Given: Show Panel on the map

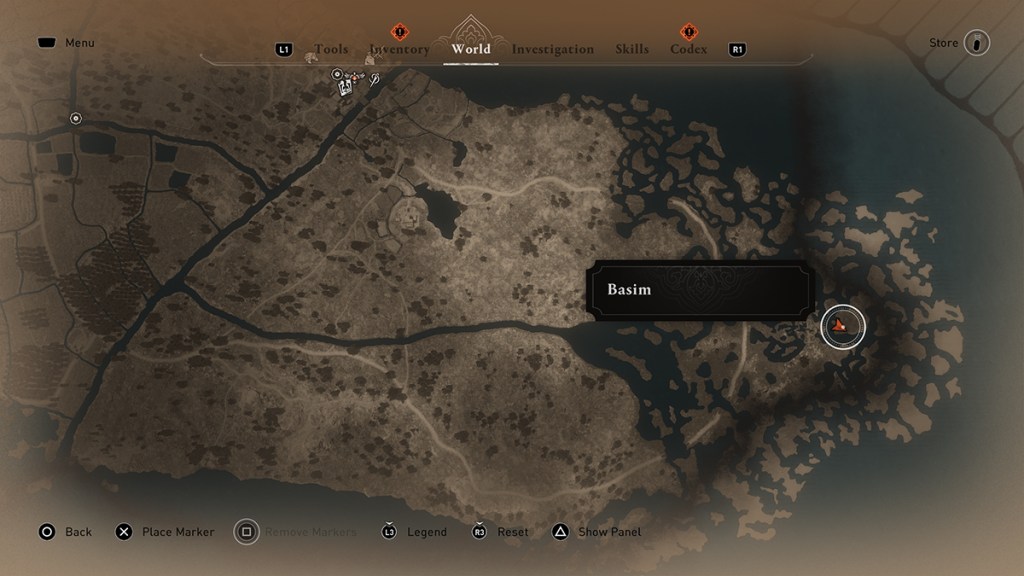Looking at the screenshot, I should point(597,532).
